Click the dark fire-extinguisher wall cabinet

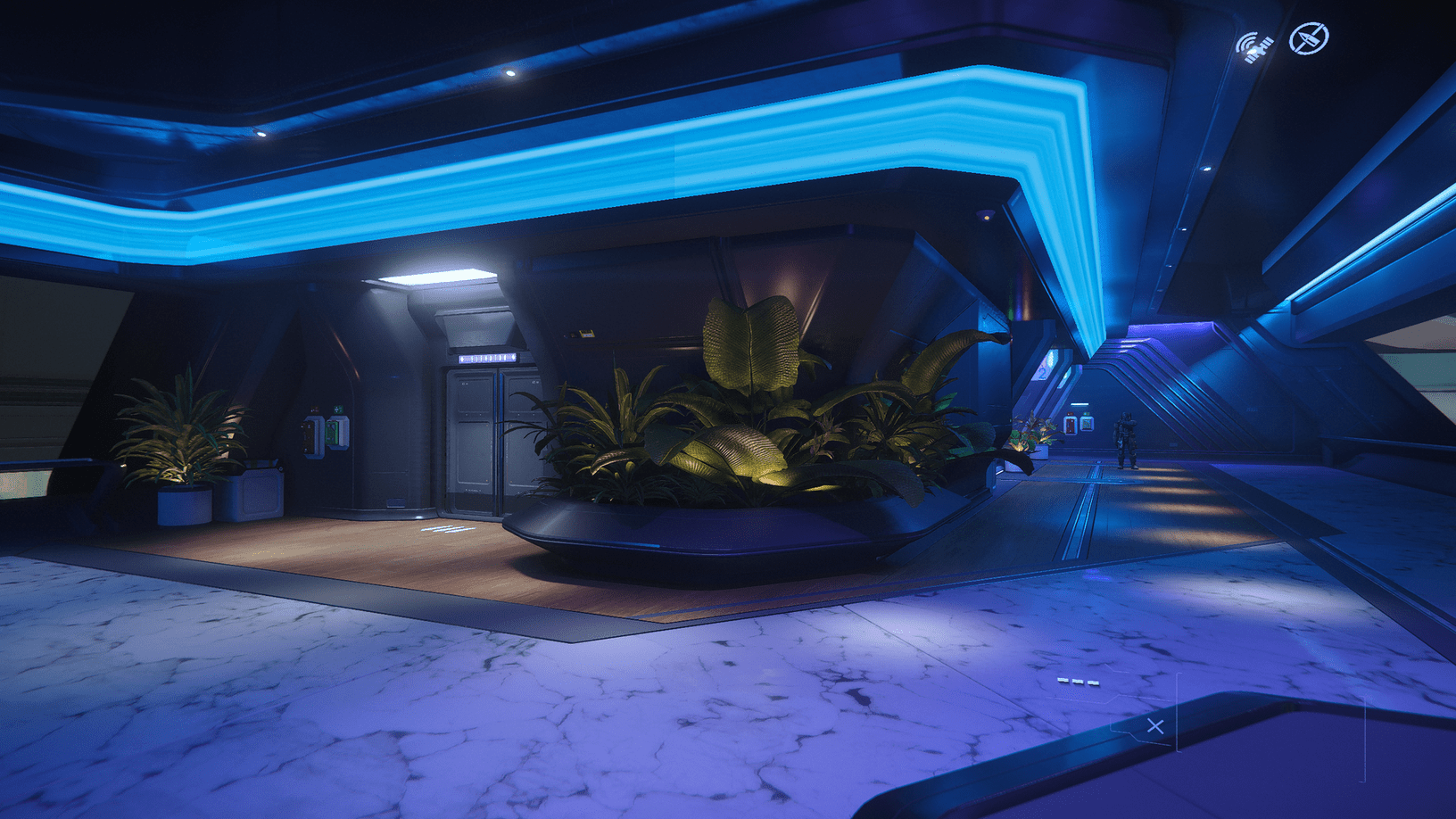pos(310,435)
